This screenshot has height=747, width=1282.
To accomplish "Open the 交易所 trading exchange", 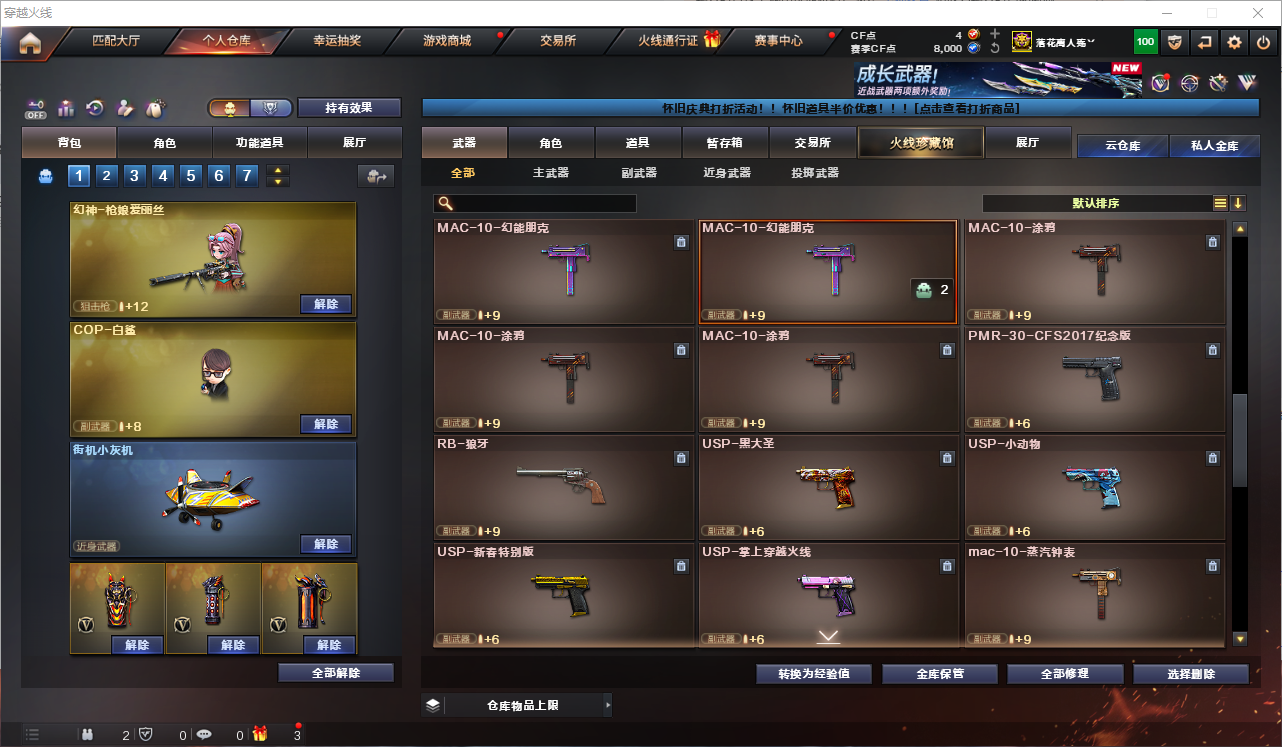I will (558, 41).
